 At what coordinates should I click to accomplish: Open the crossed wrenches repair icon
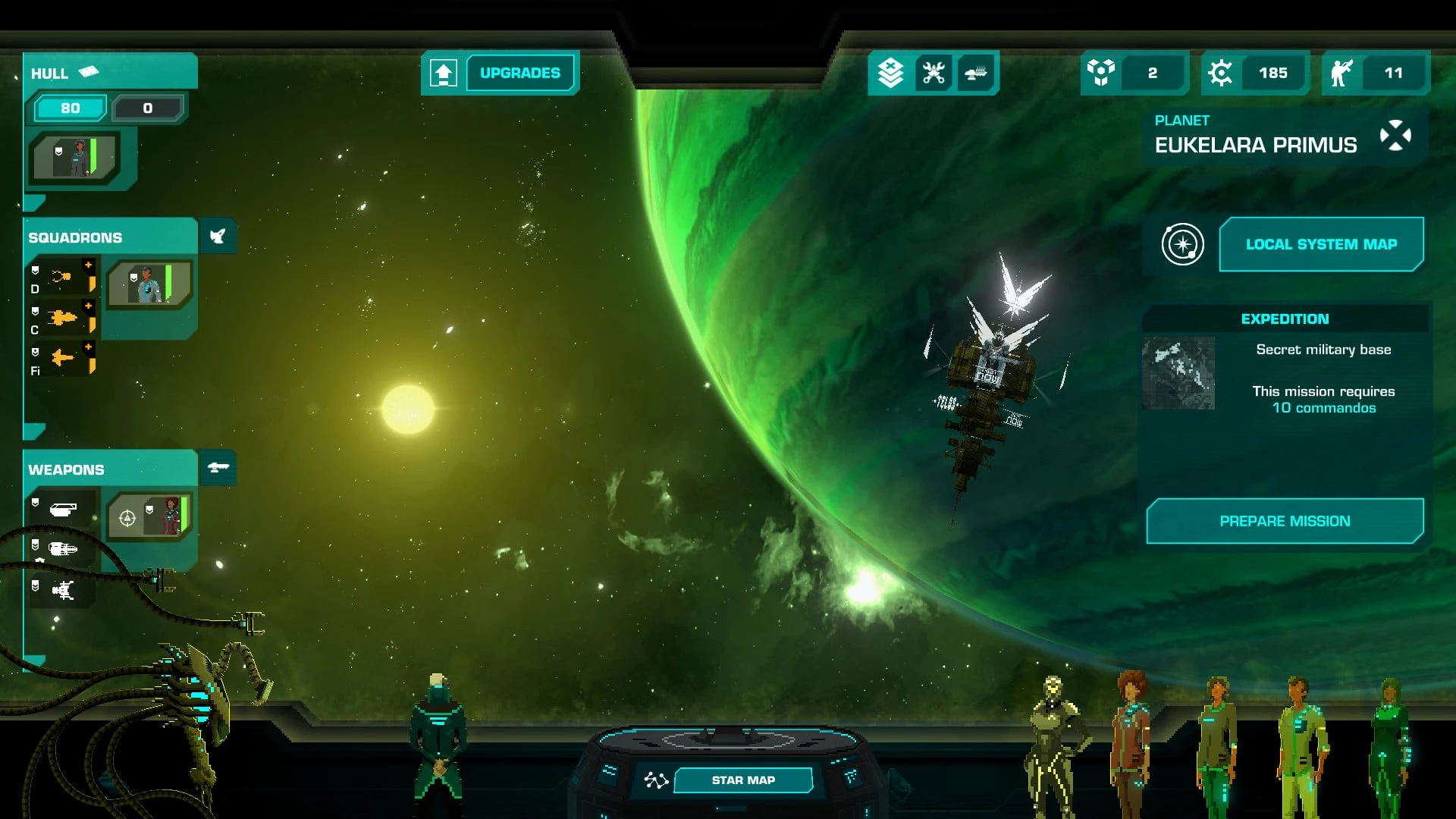pyautogui.click(x=934, y=73)
